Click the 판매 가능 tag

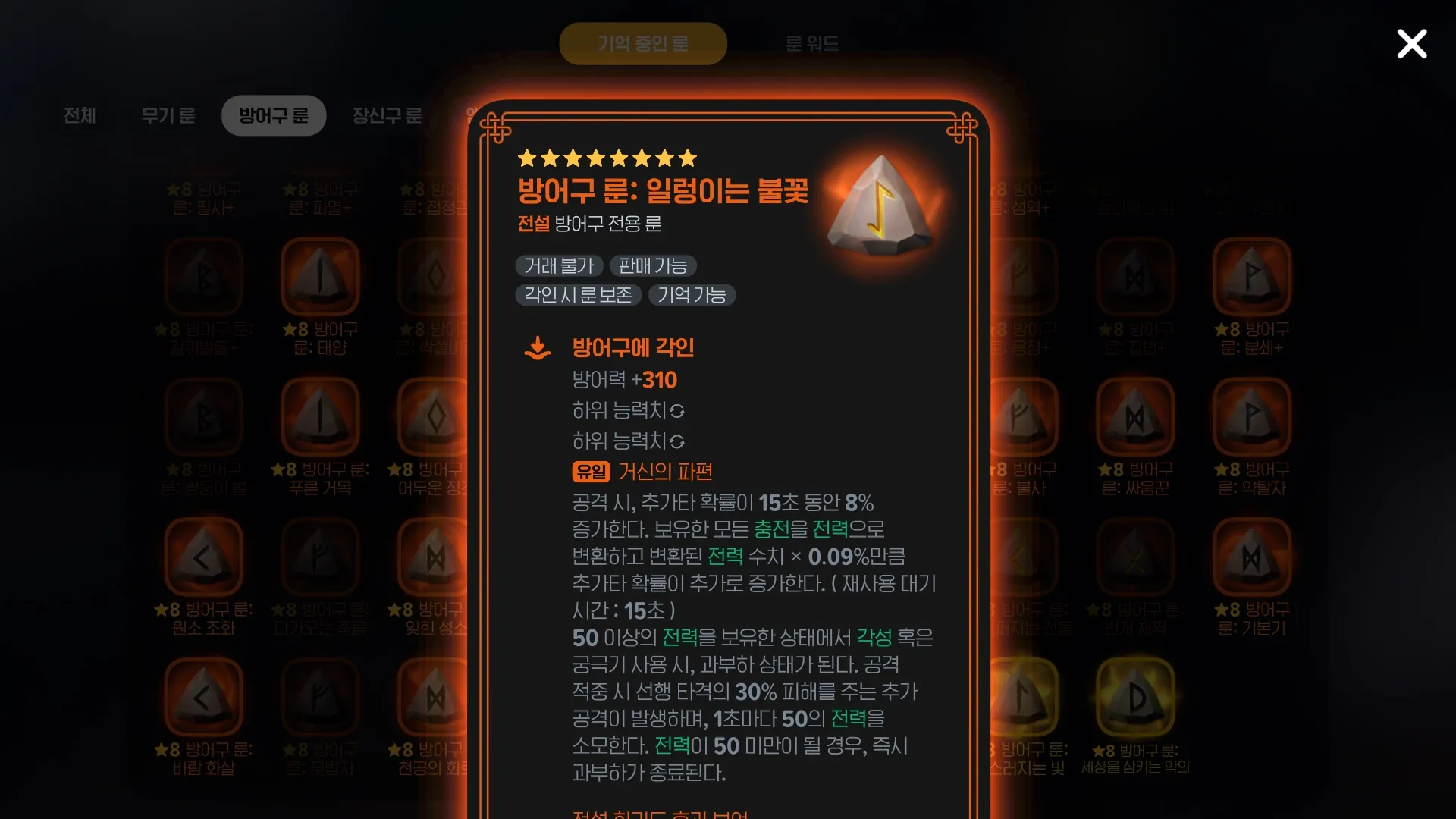pos(653,265)
